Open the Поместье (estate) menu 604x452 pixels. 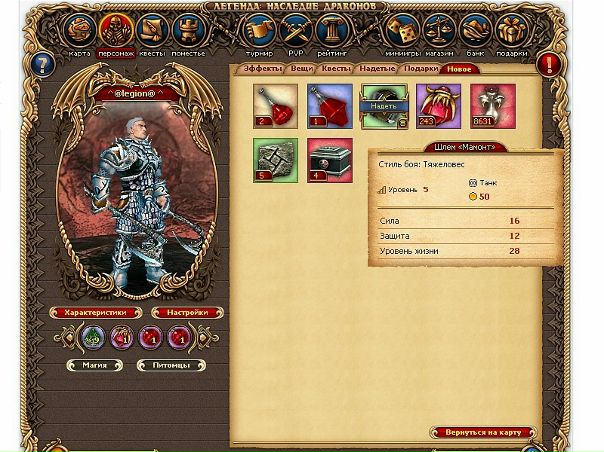[188, 31]
